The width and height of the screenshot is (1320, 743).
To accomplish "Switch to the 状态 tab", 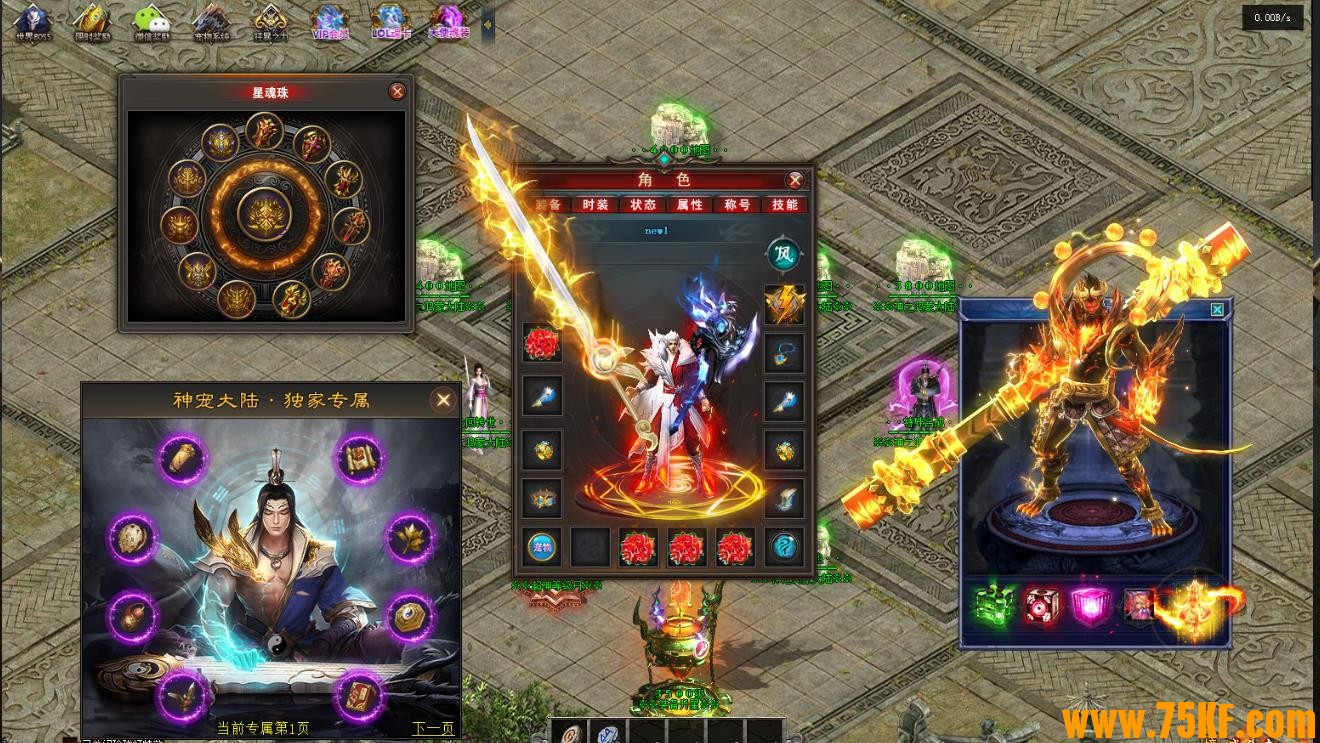I will click(642, 205).
